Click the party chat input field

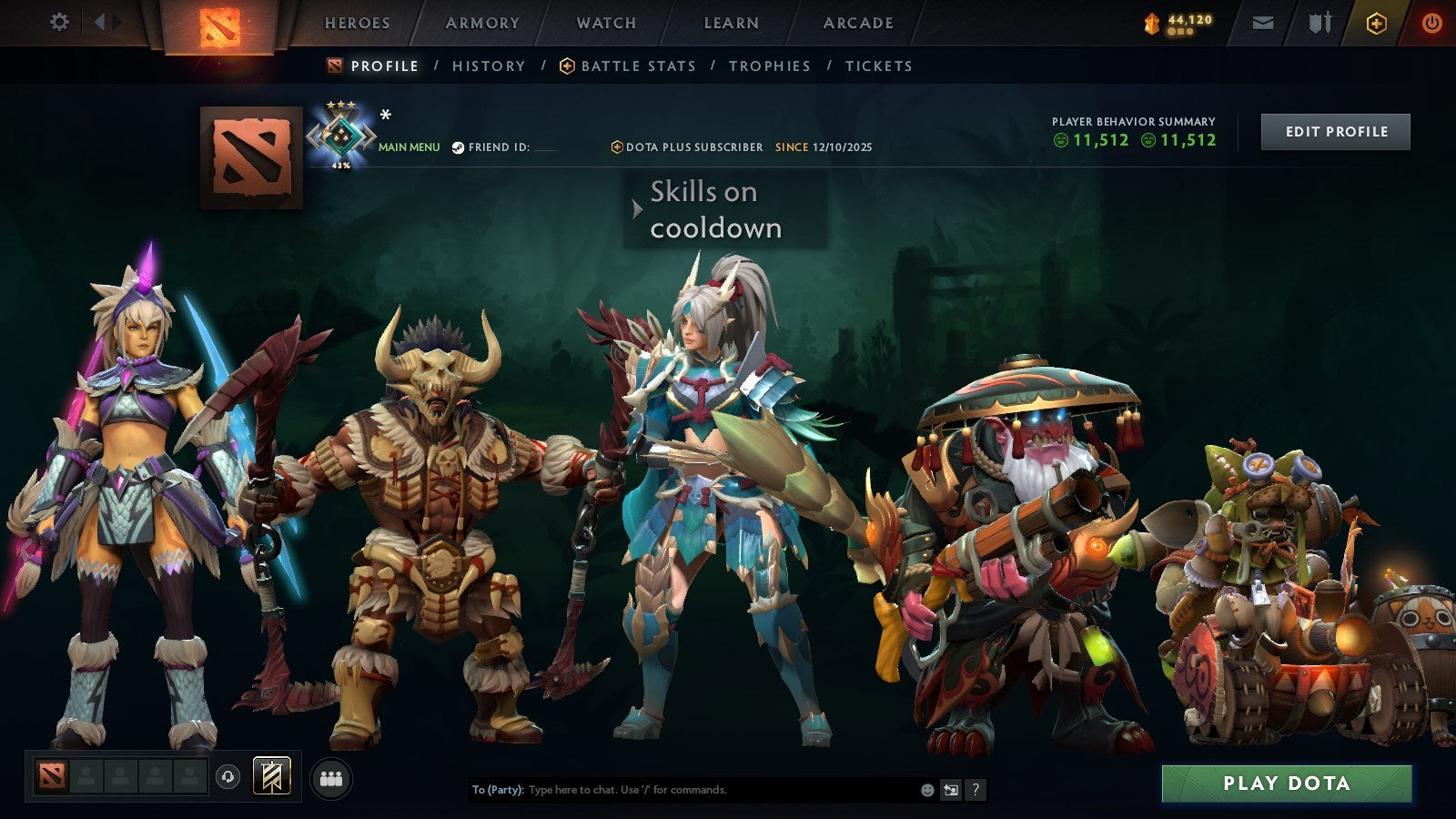tap(682, 790)
